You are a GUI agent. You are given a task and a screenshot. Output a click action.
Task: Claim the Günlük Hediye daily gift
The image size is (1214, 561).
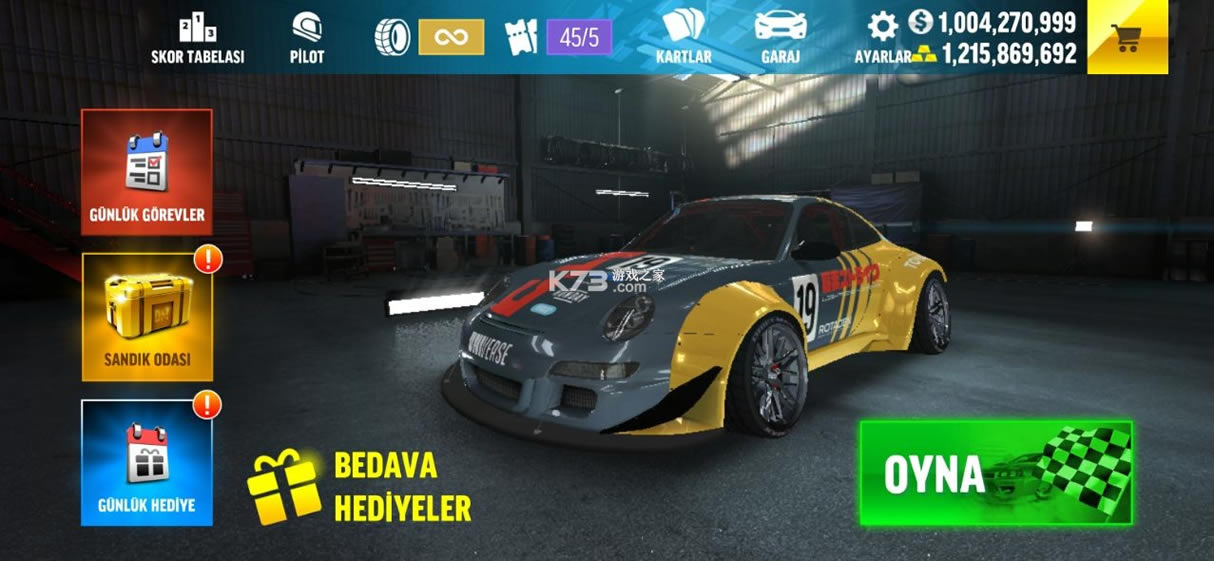pyautogui.click(x=147, y=462)
